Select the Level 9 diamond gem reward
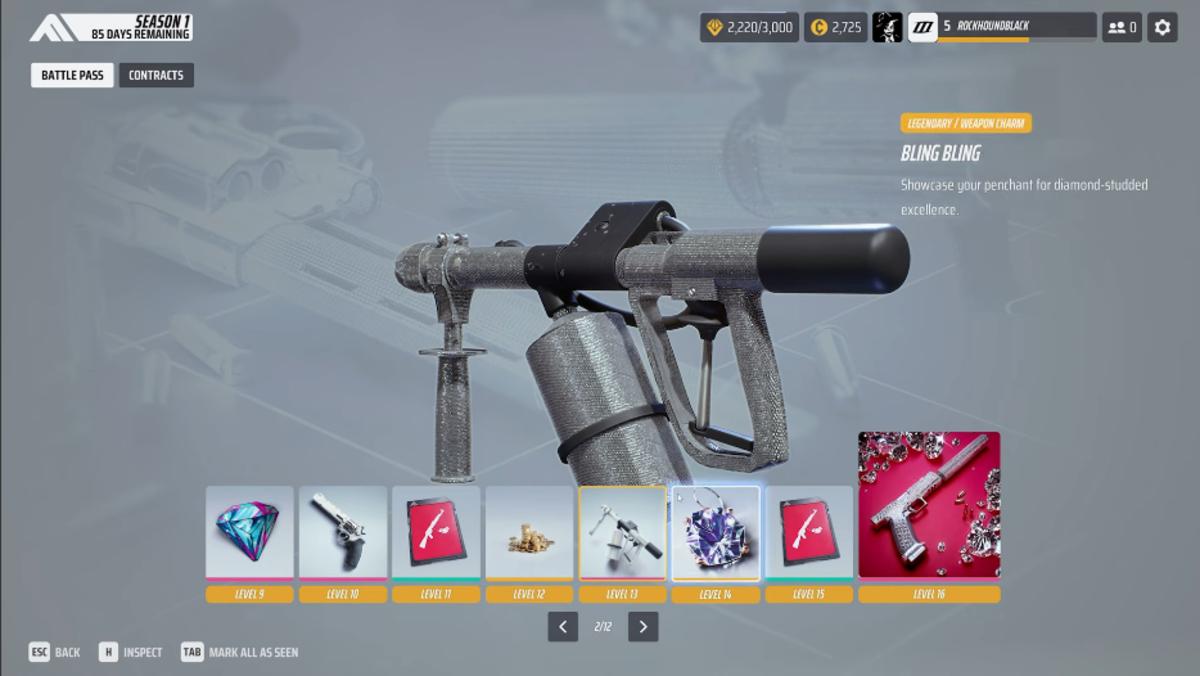The image size is (1200, 676). point(250,533)
